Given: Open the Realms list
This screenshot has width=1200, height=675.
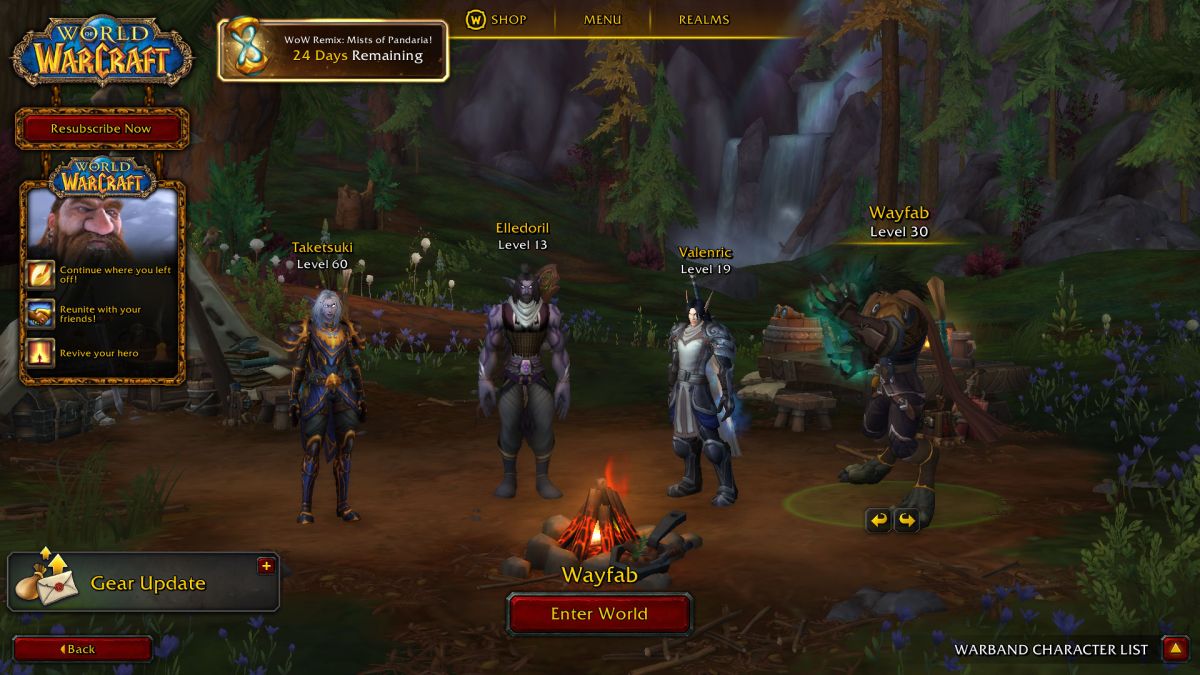Looking at the screenshot, I should pyautogui.click(x=704, y=19).
